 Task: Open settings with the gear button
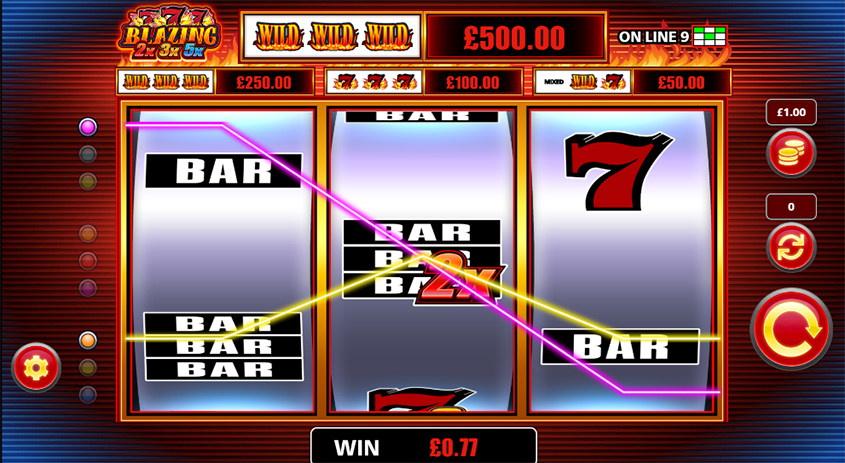36,367
